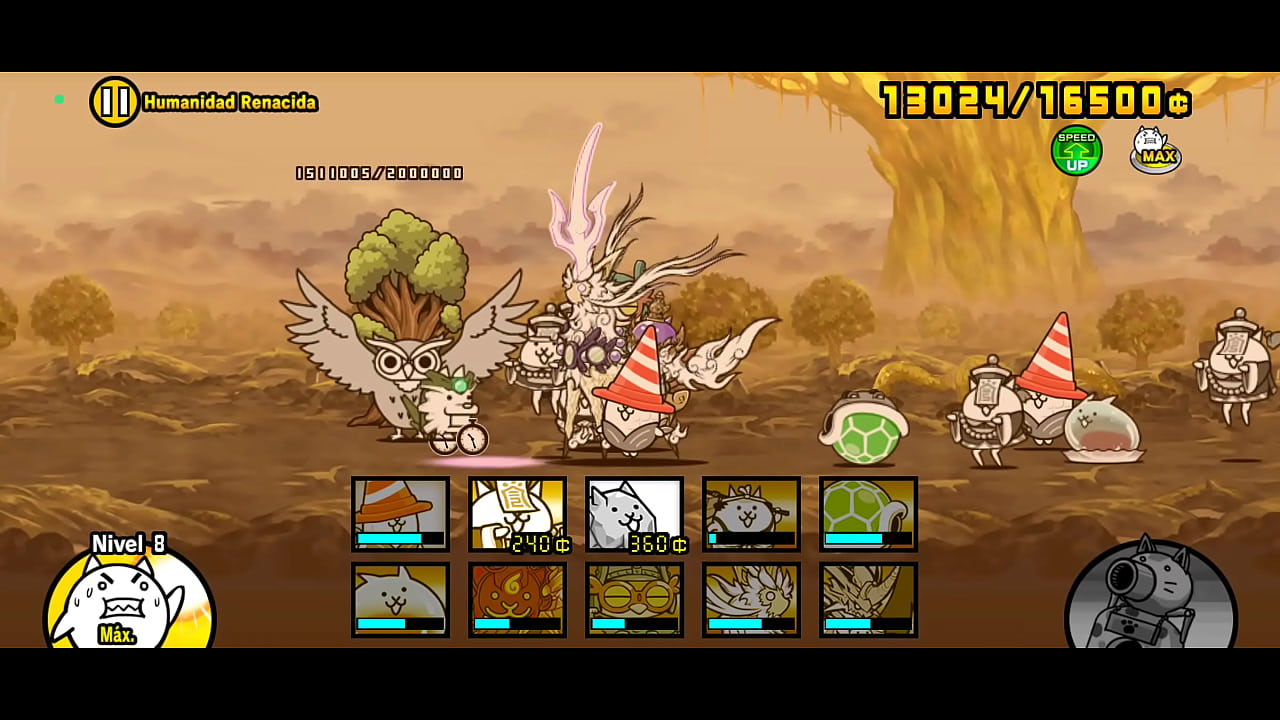The width and height of the screenshot is (1280, 720).
Task: Select the plain round-faced cat slot
Action: point(400,600)
